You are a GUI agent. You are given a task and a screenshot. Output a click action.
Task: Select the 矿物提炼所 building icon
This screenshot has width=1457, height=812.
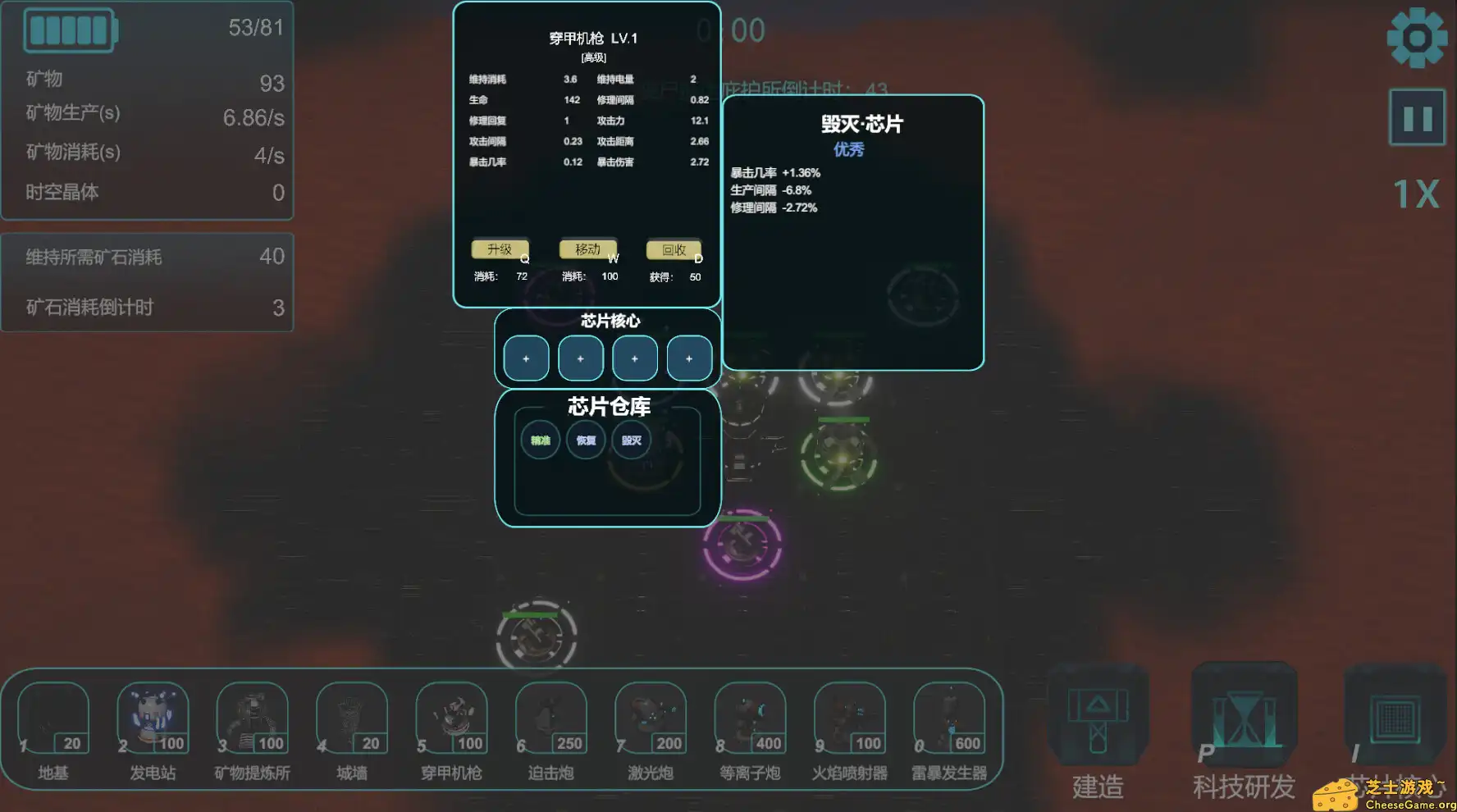(x=252, y=716)
